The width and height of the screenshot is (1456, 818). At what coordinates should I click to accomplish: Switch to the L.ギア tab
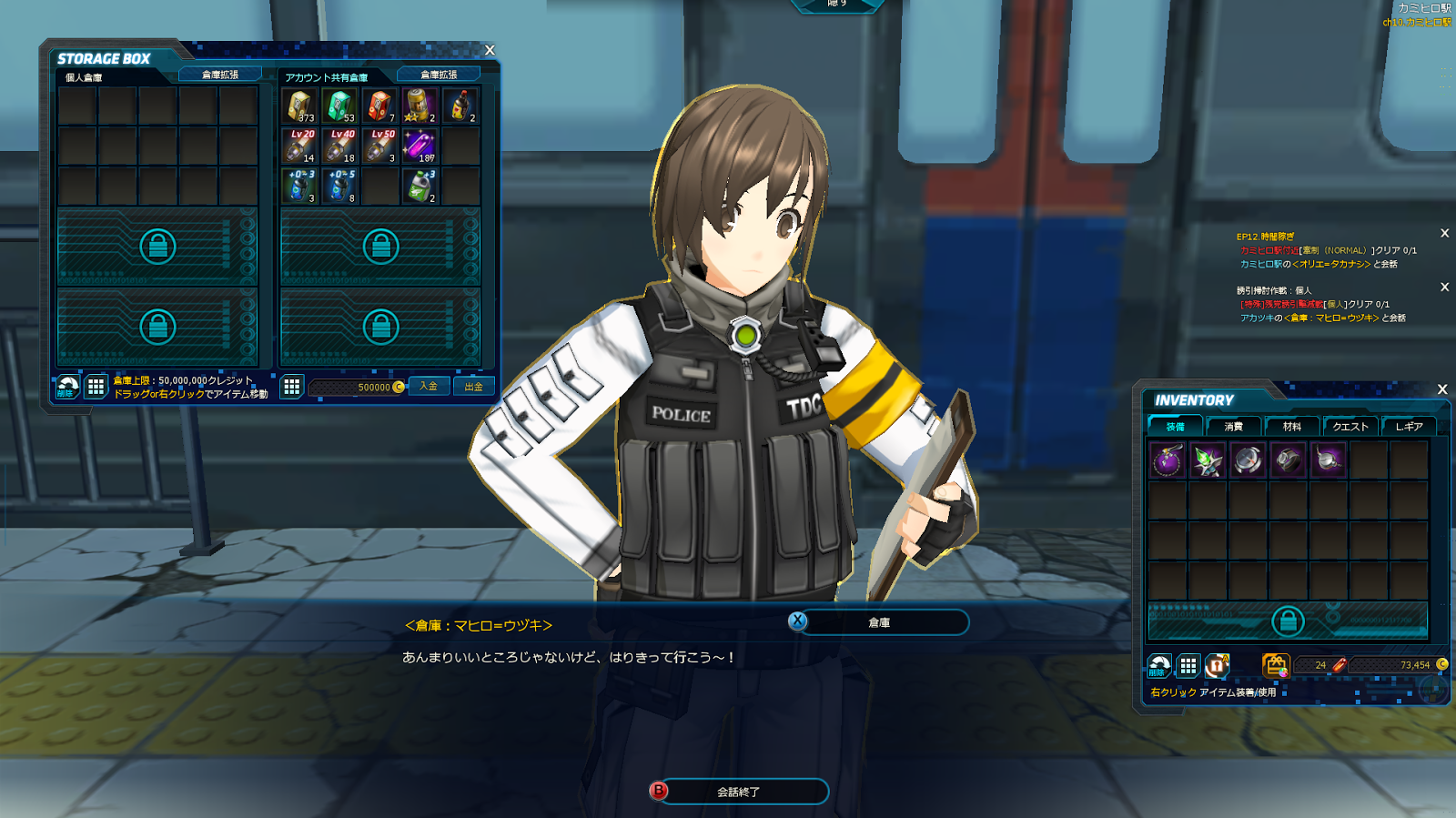click(1409, 426)
